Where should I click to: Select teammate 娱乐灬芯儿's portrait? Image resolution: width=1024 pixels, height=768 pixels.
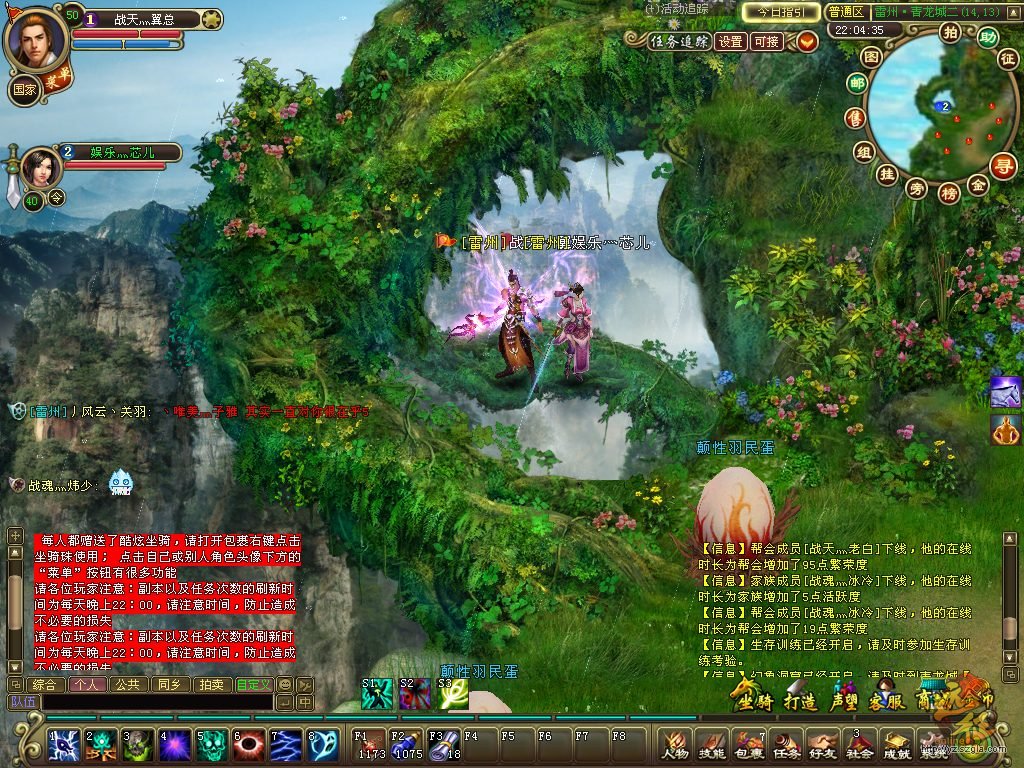pos(41,166)
